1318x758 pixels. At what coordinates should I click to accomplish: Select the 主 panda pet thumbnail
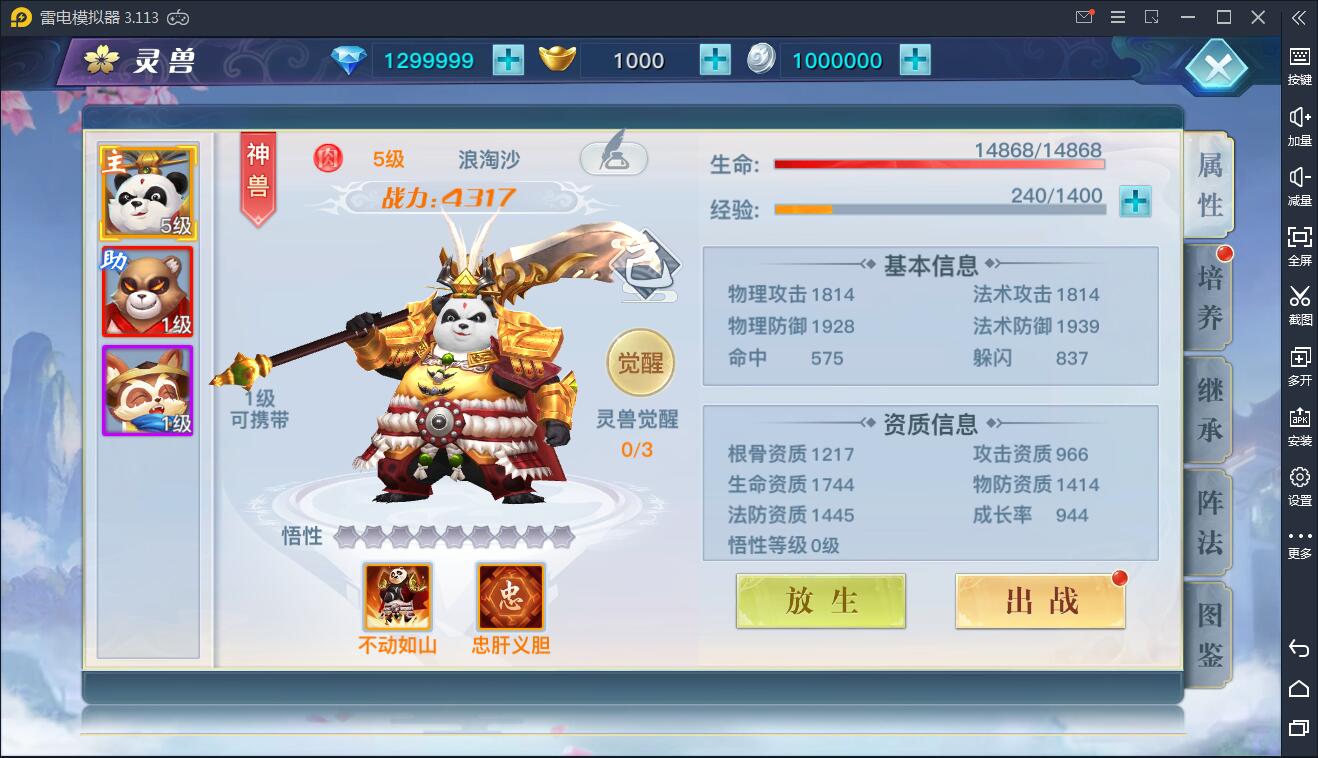(146, 190)
